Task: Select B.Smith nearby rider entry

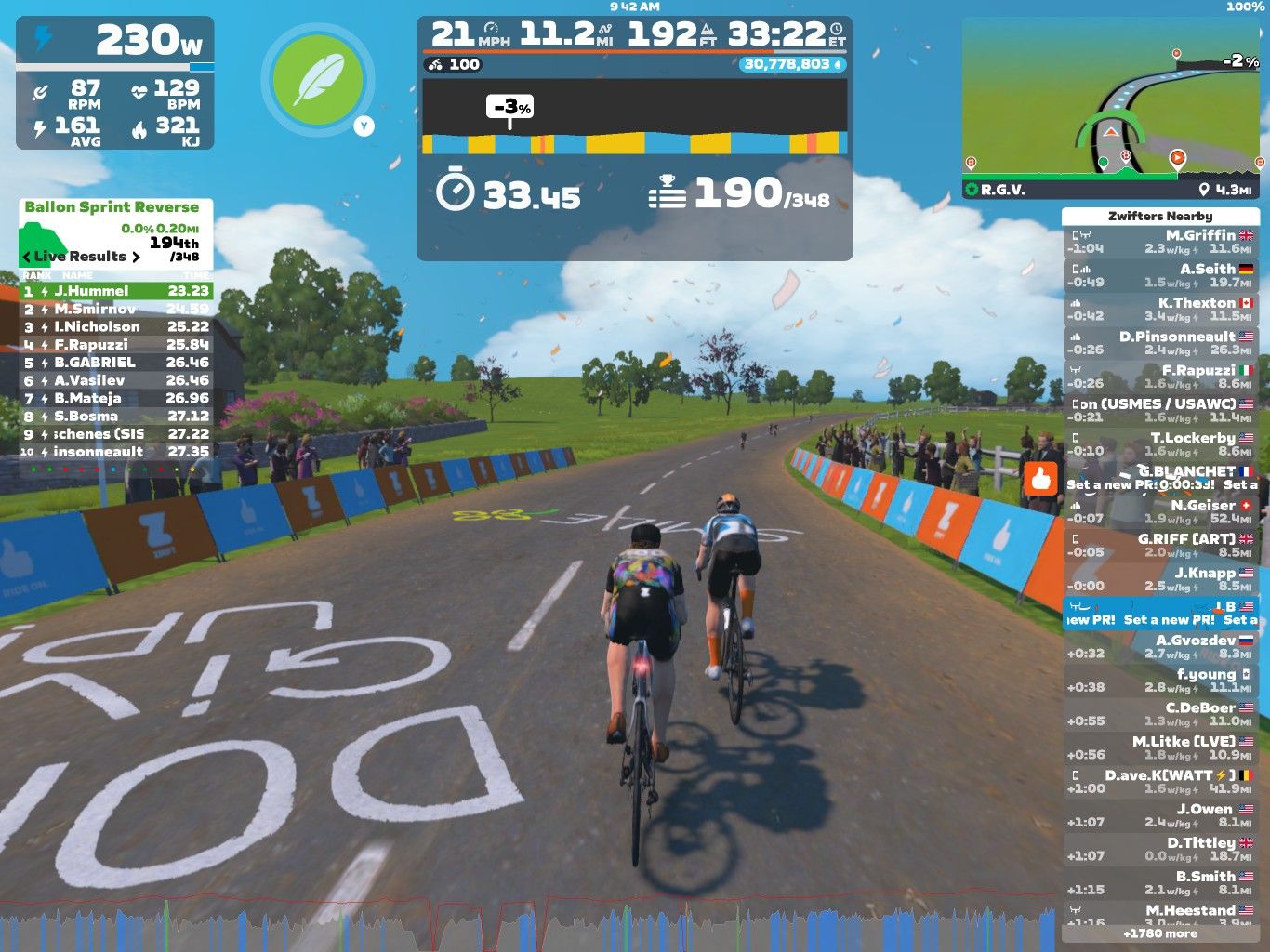Action: [x=1160, y=883]
